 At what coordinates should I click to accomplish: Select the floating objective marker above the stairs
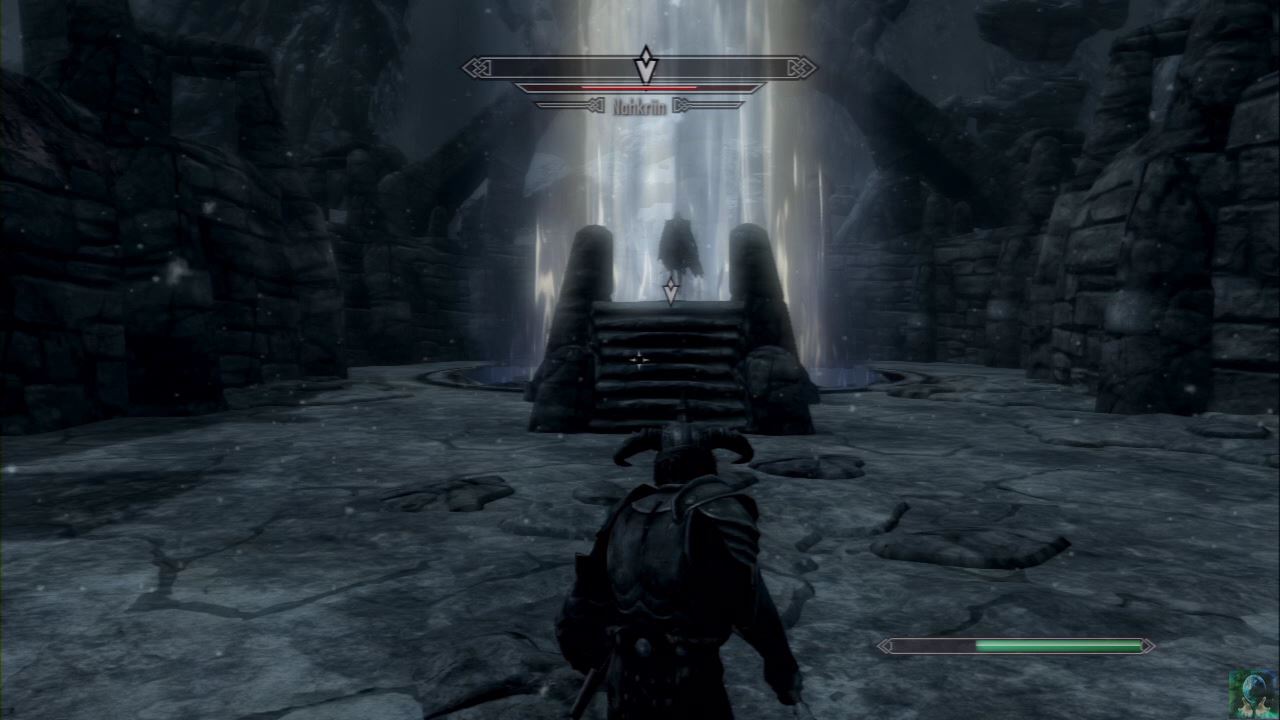[670, 292]
